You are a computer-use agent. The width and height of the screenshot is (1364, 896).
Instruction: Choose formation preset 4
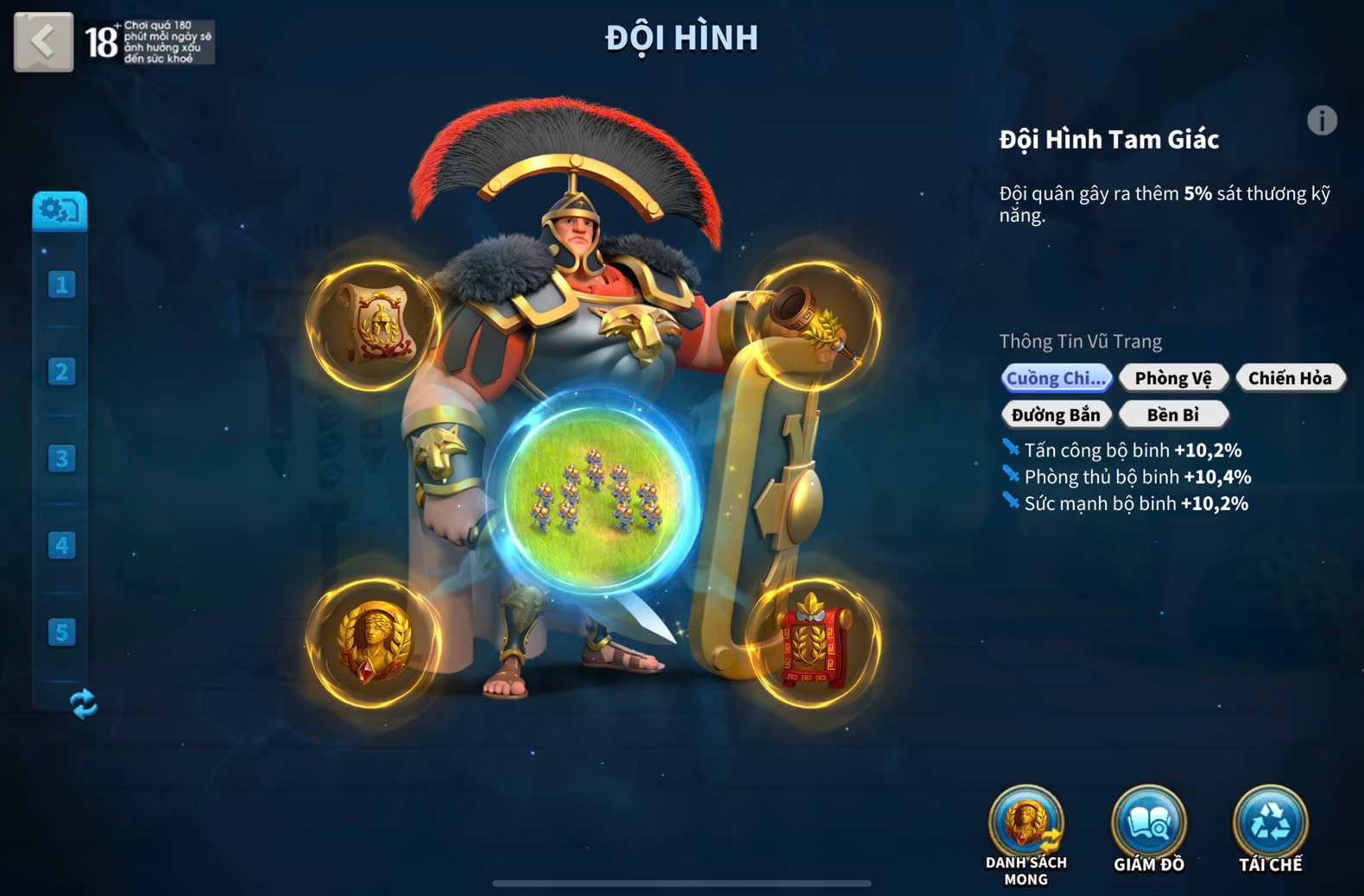click(x=61, y=546)
